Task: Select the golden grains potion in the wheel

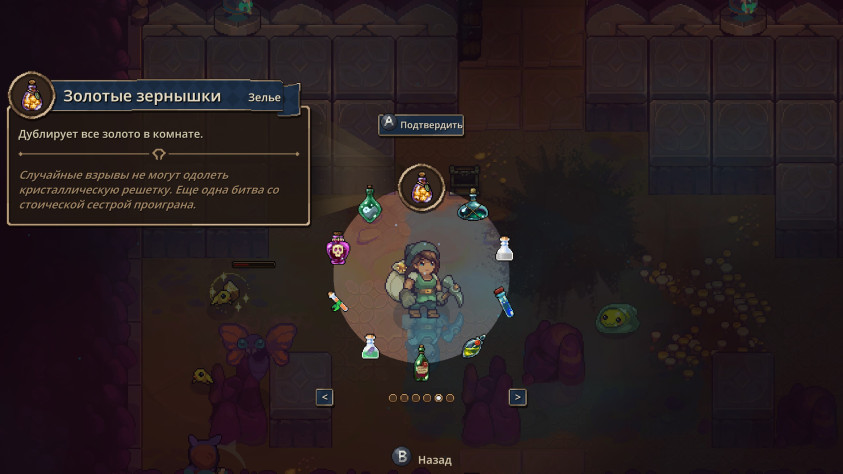Action: point(422,187)
